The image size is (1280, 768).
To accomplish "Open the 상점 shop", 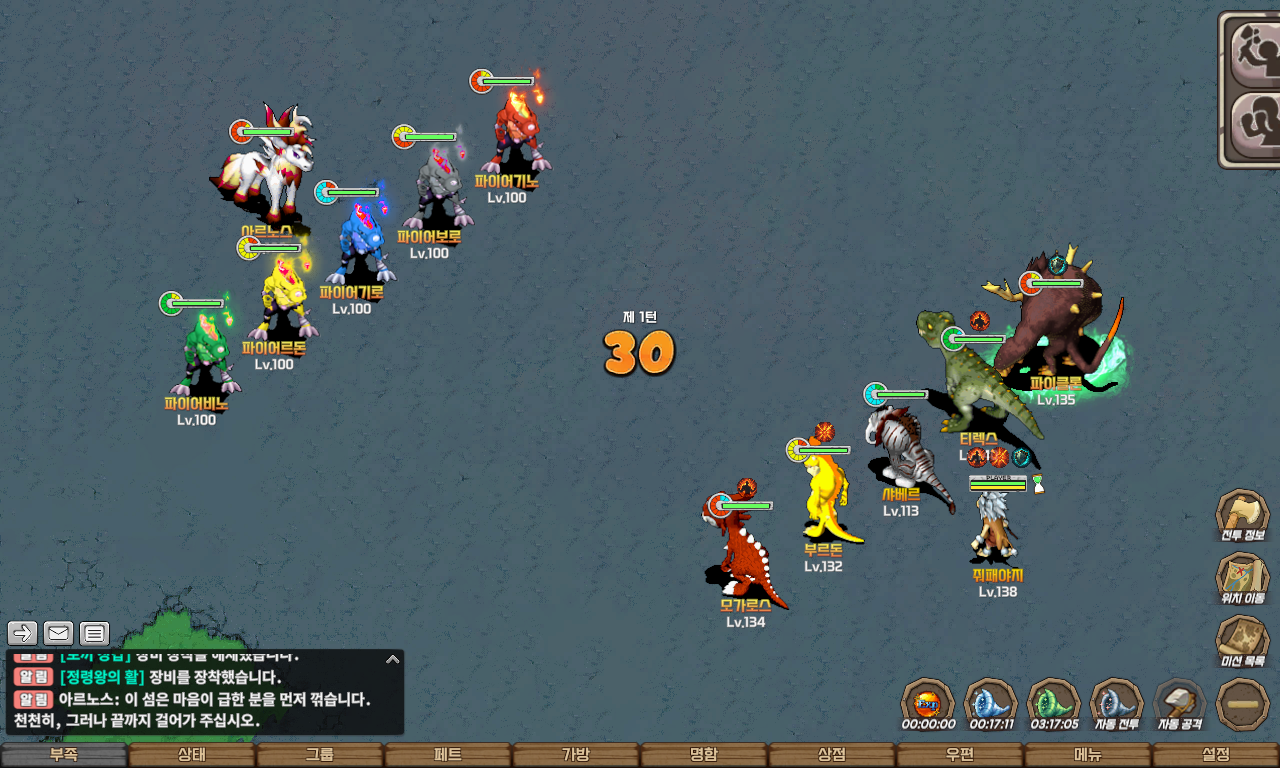I will click(x=832, y=755).
